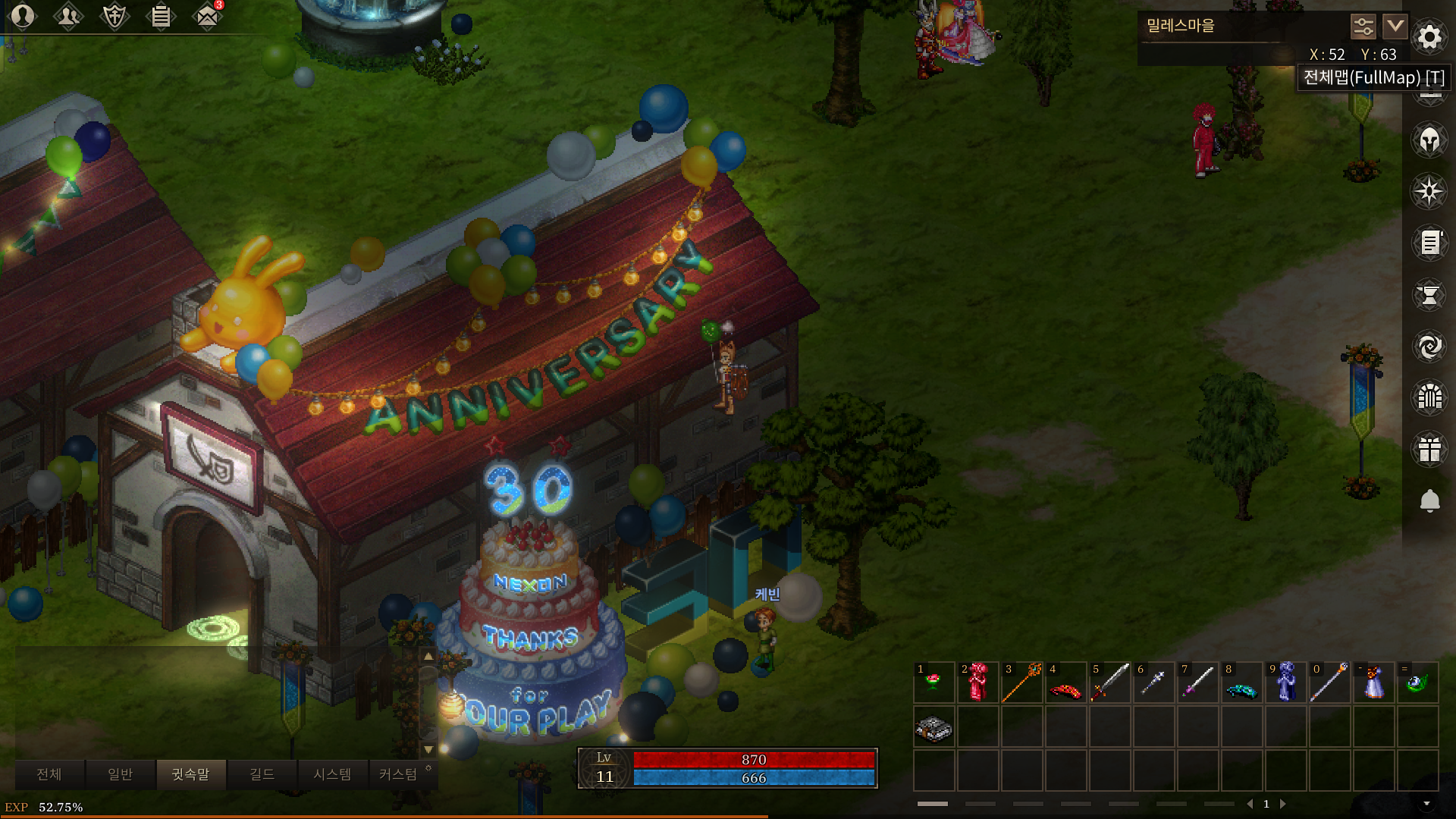Open the gift box rewards icon
Viewport: 1456px width, 819px height.
click(x=1429, y=449)
